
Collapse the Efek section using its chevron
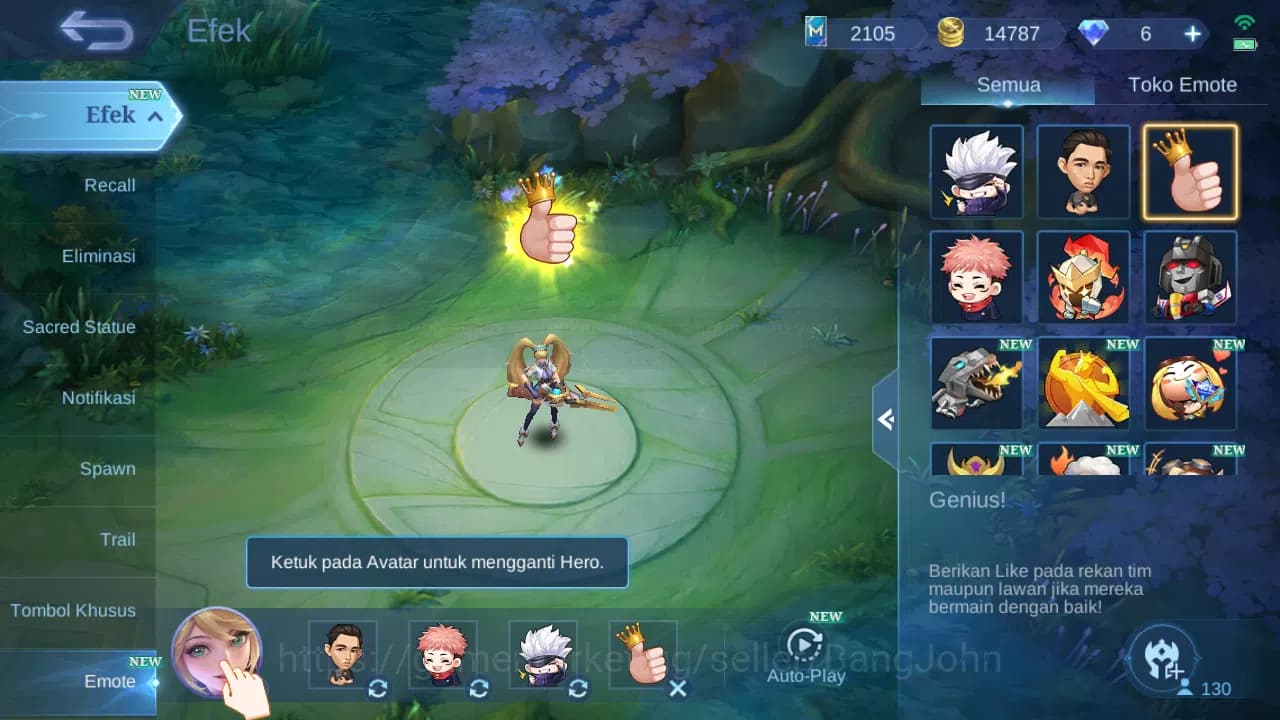154,116
